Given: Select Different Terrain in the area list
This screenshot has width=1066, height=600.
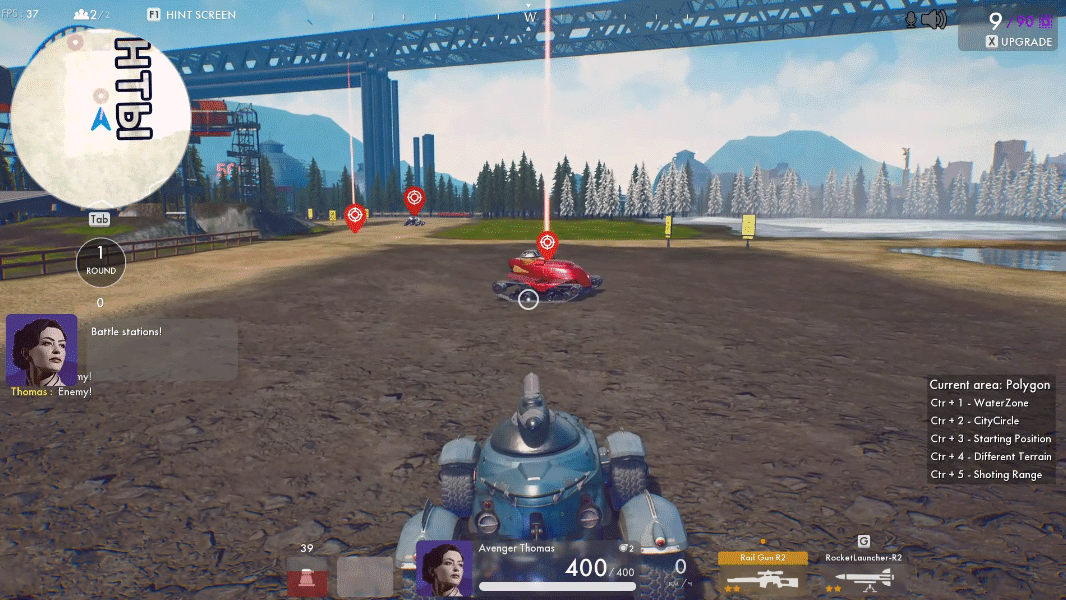Looking at the screenshot, I should tap(990, 457).
